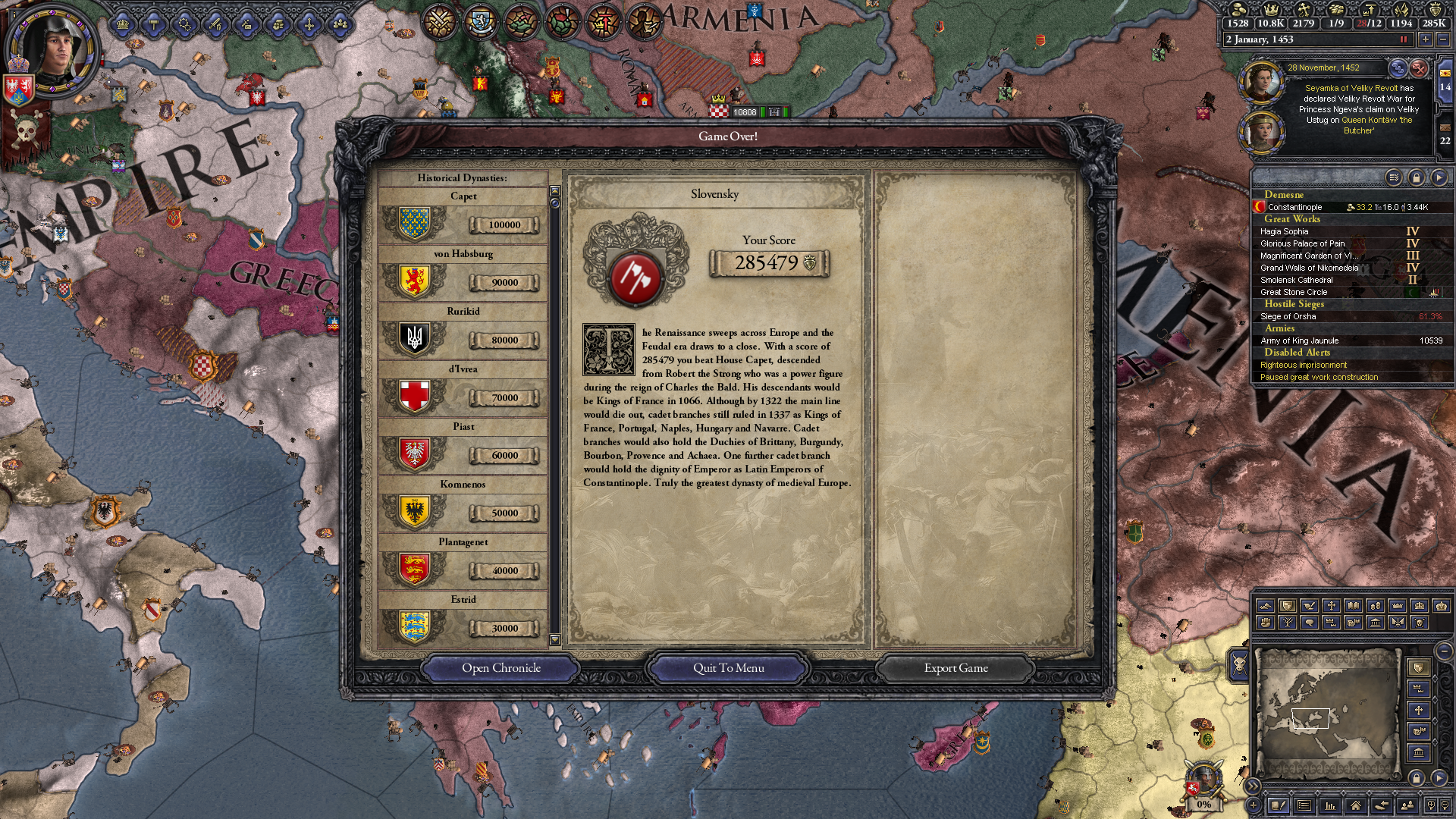Click the Slovensky dynasty red axe shield
The height and width of the screenshot is (819, 1456).
[x=635, y=278]
